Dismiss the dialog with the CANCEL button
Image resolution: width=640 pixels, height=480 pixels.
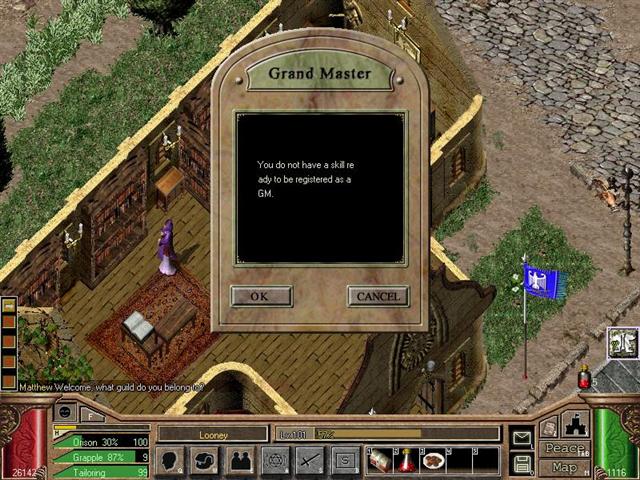tap(378, 296)
